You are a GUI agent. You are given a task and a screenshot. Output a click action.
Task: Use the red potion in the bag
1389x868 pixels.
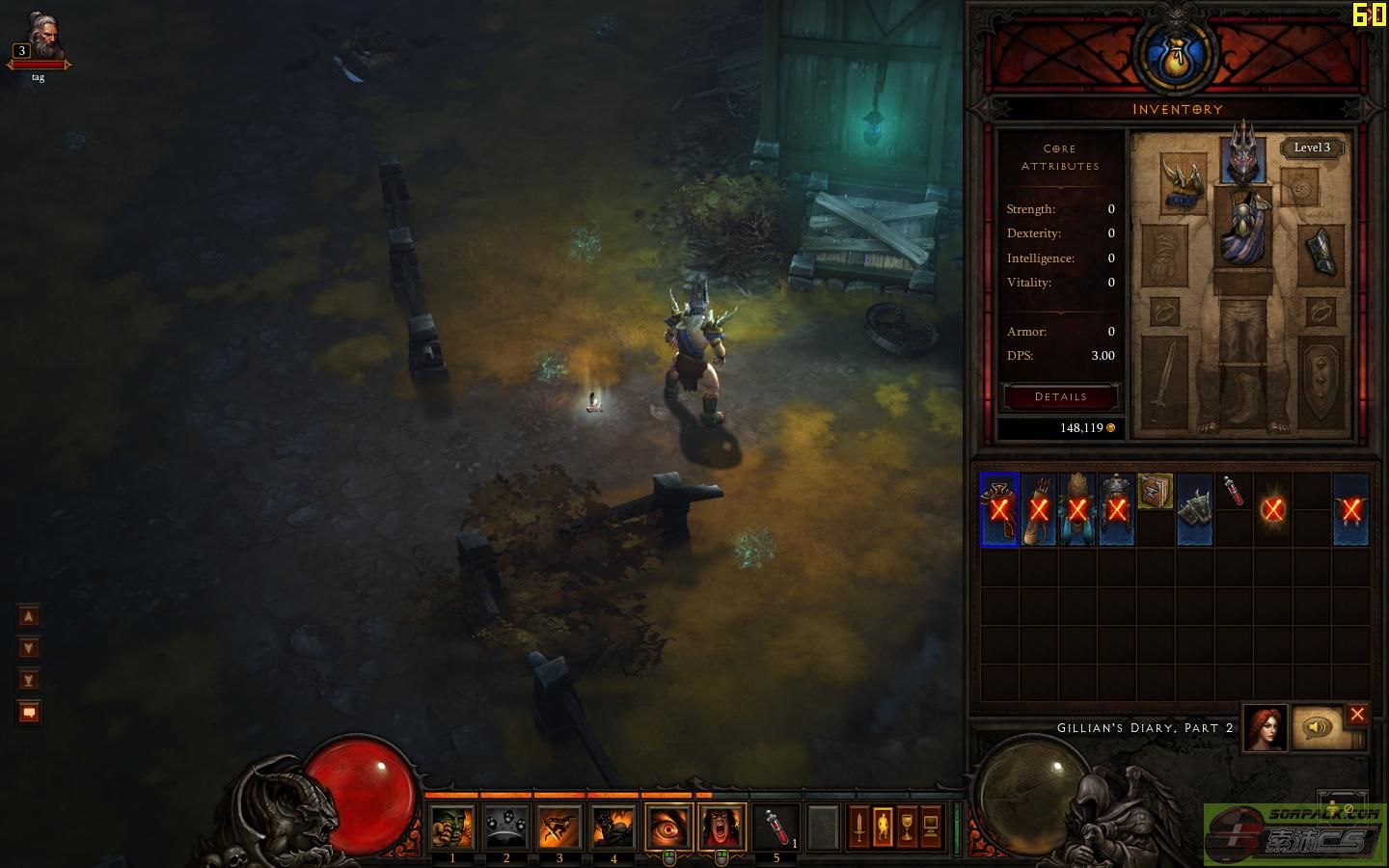1233,491
